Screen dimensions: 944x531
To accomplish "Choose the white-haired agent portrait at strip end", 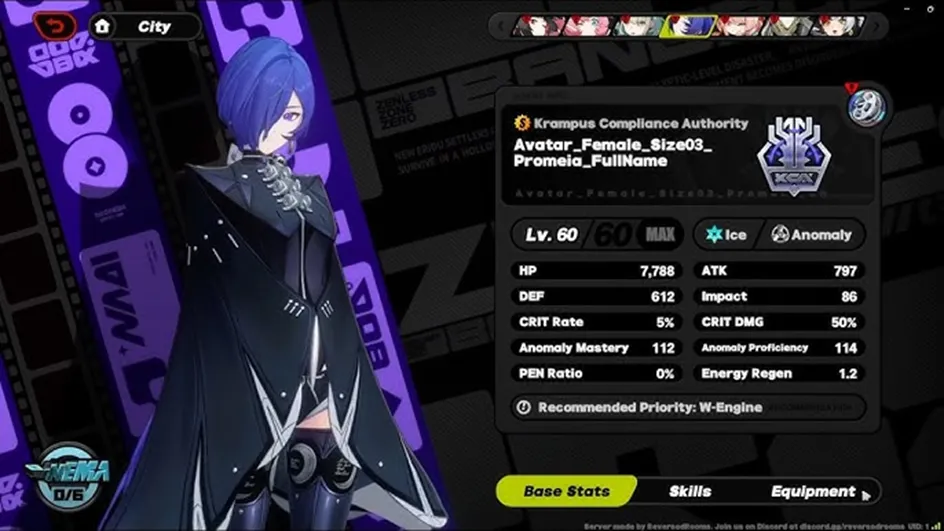I will click(838, 26).
